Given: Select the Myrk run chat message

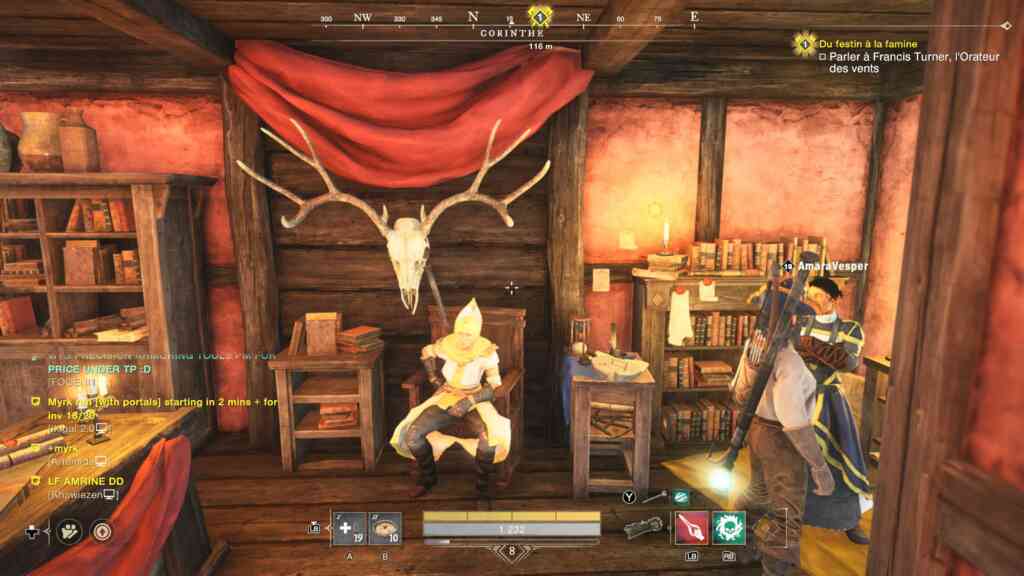Looking at the screenshot, I should 118,407.
